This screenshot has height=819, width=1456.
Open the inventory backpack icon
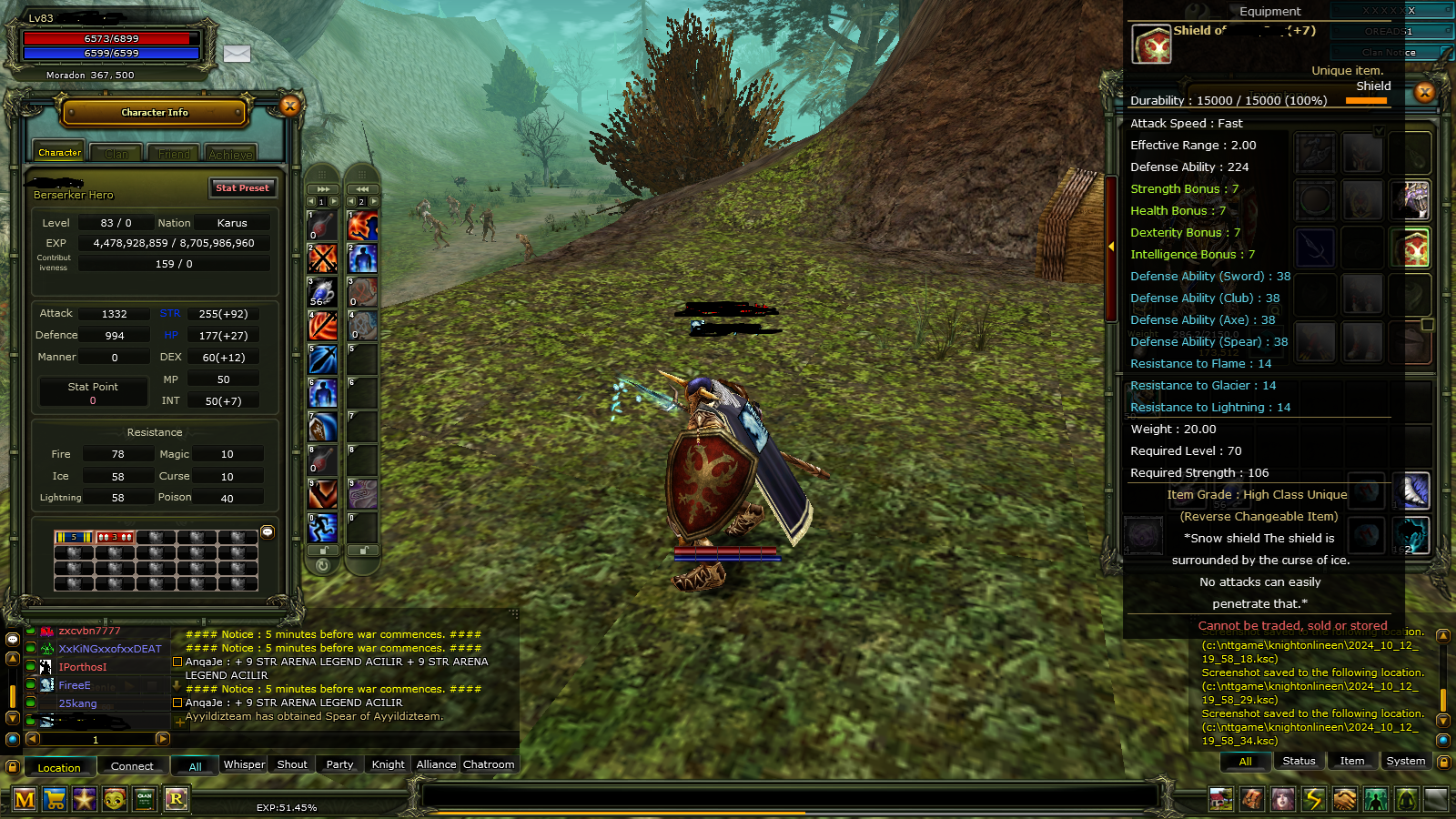coord(1252,801)
